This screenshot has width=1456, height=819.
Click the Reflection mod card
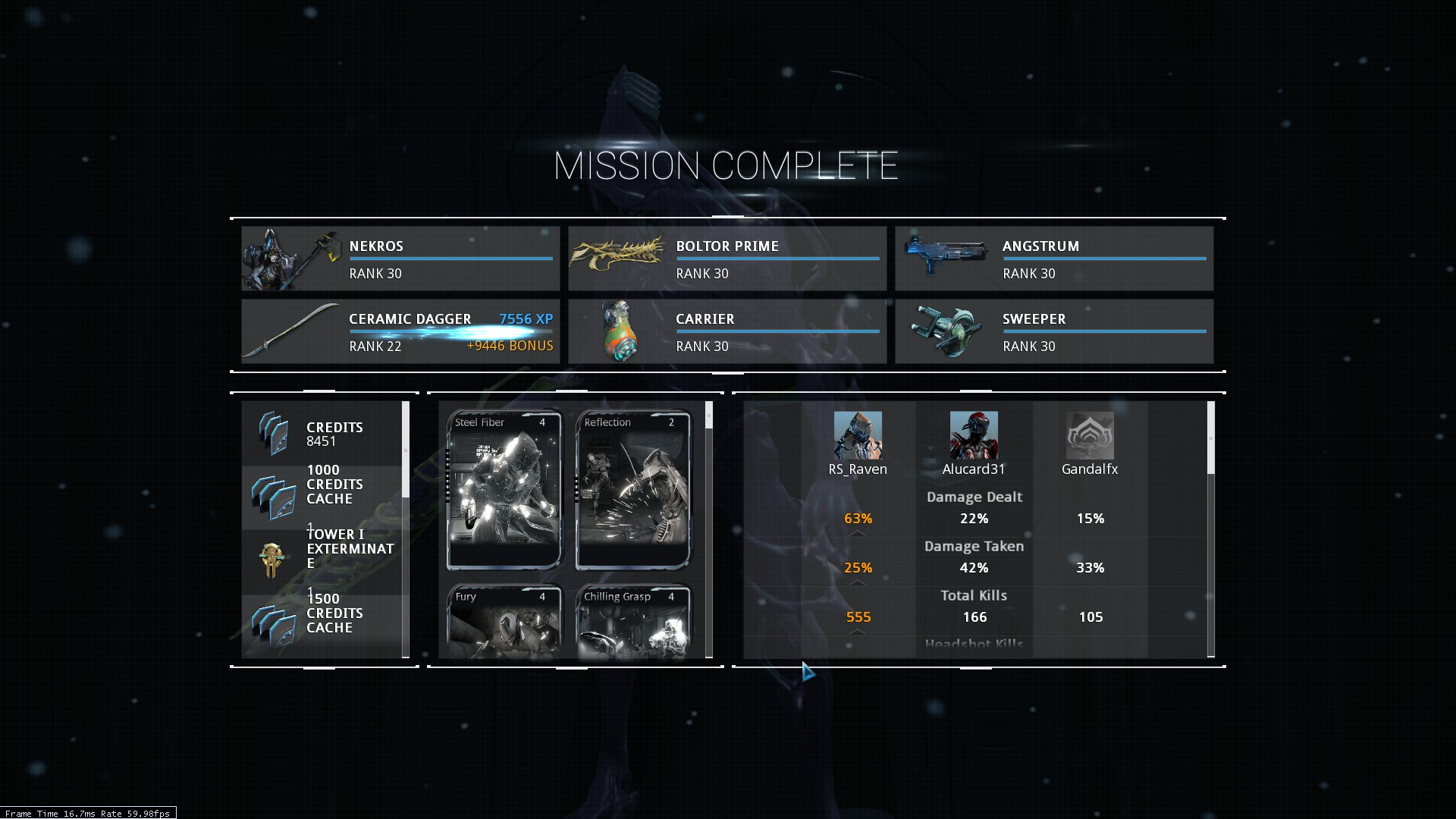pos(633,490)
